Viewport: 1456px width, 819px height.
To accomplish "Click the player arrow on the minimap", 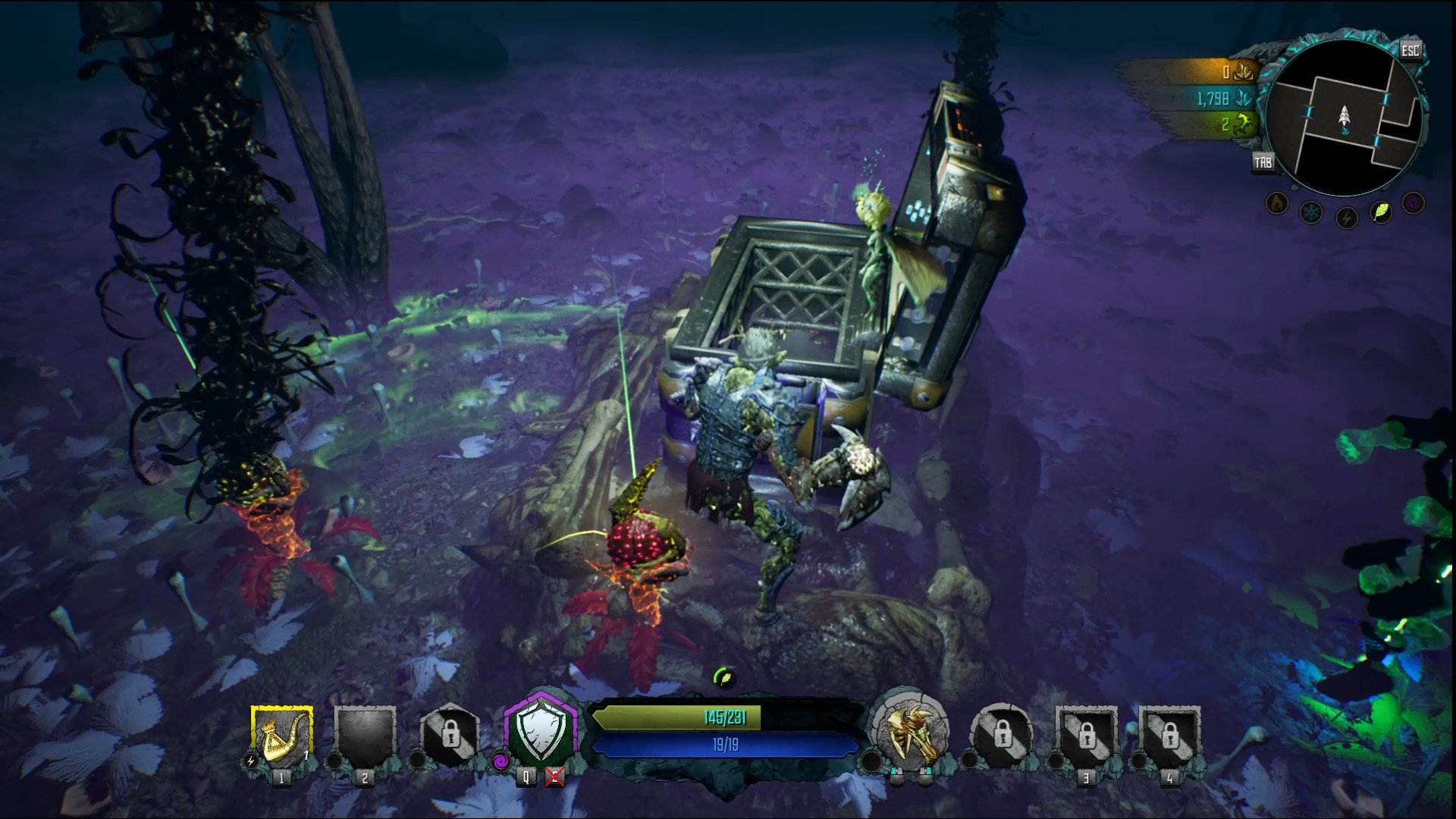I will [x=1345, y=115].
